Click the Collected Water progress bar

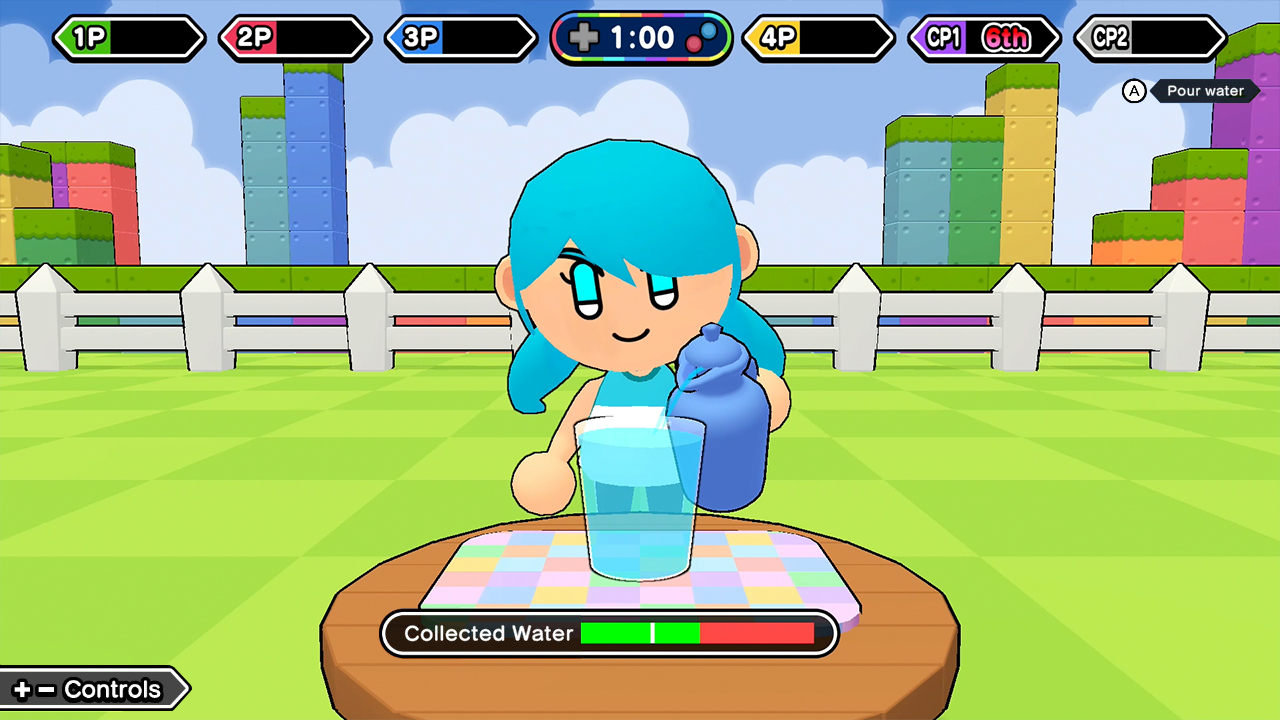point(697,633)
